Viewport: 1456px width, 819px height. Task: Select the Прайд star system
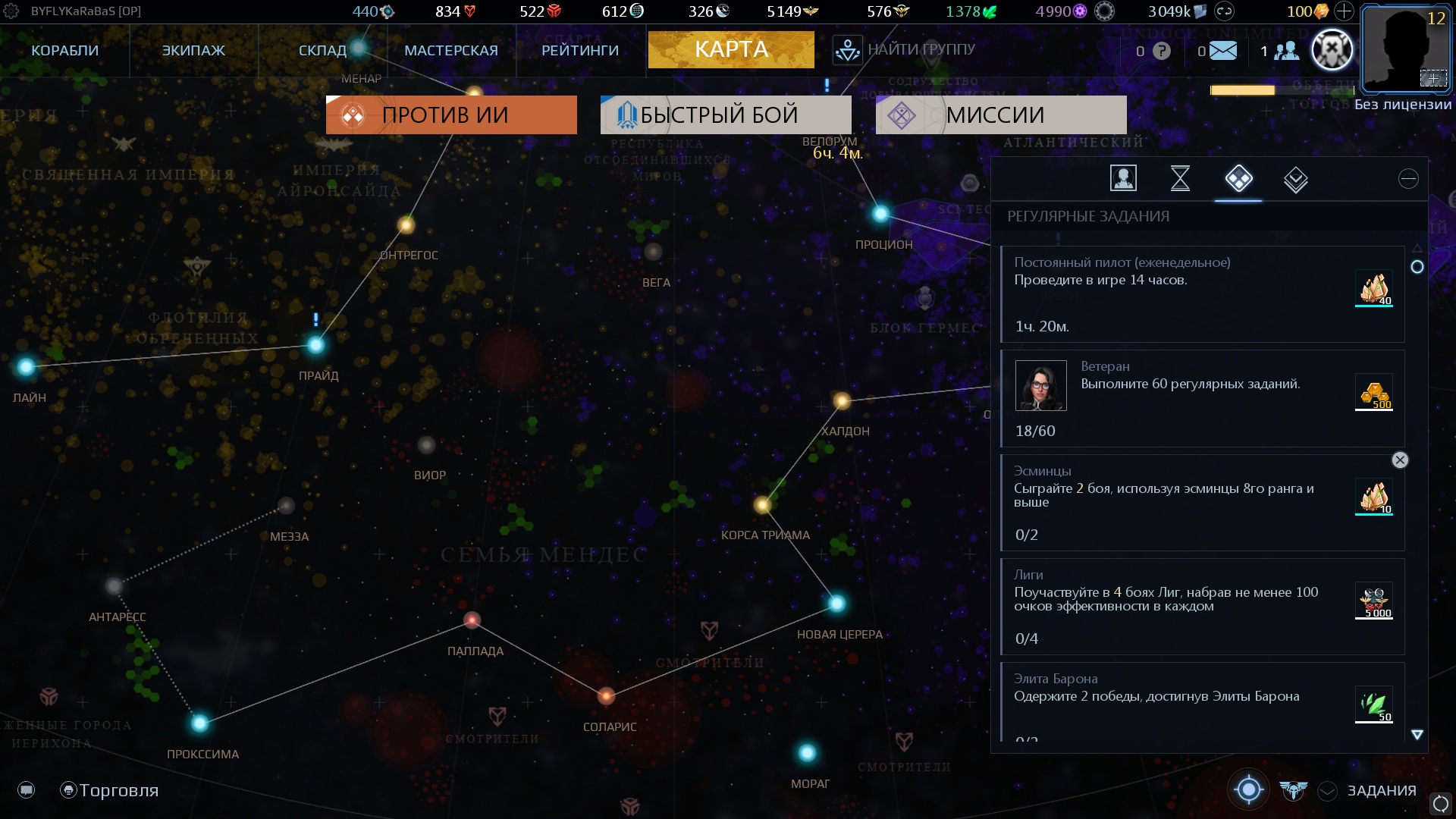(x=316, y=346)
